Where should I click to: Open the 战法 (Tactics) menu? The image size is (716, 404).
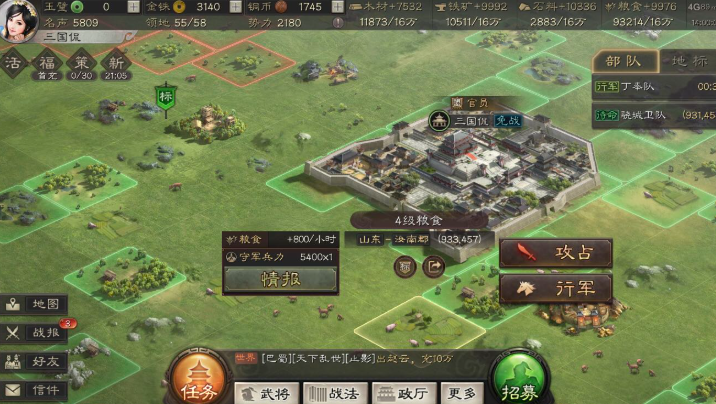336,393
